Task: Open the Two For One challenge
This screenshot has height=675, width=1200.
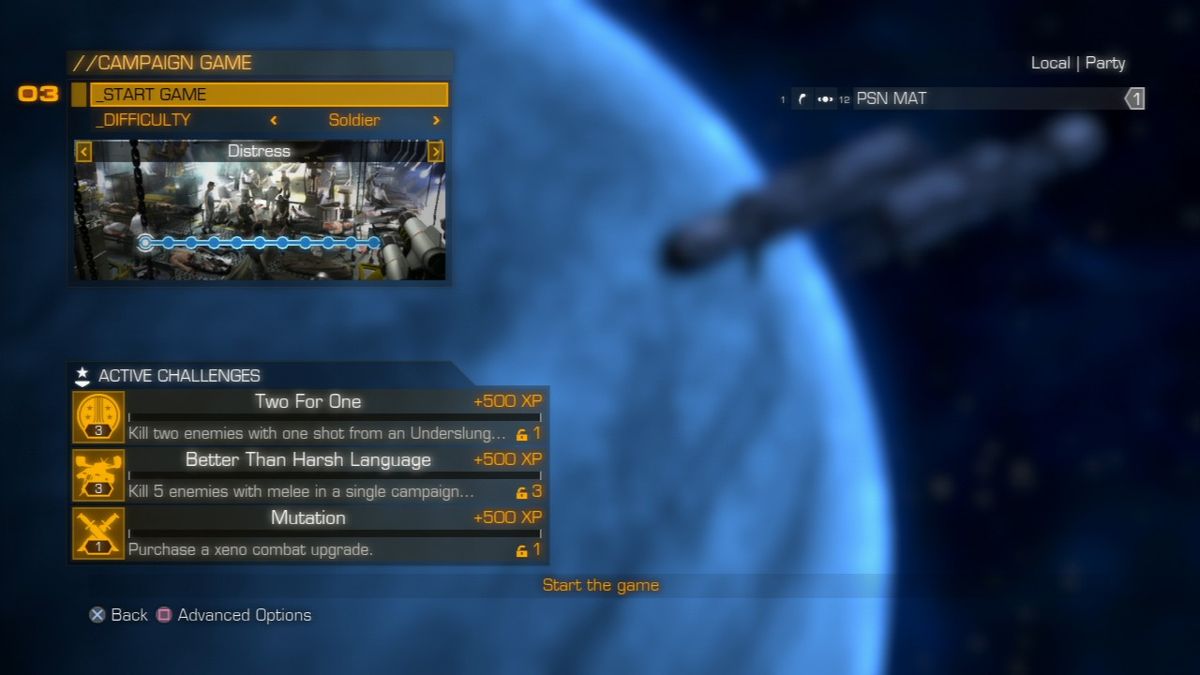Action: click(309, 417)
